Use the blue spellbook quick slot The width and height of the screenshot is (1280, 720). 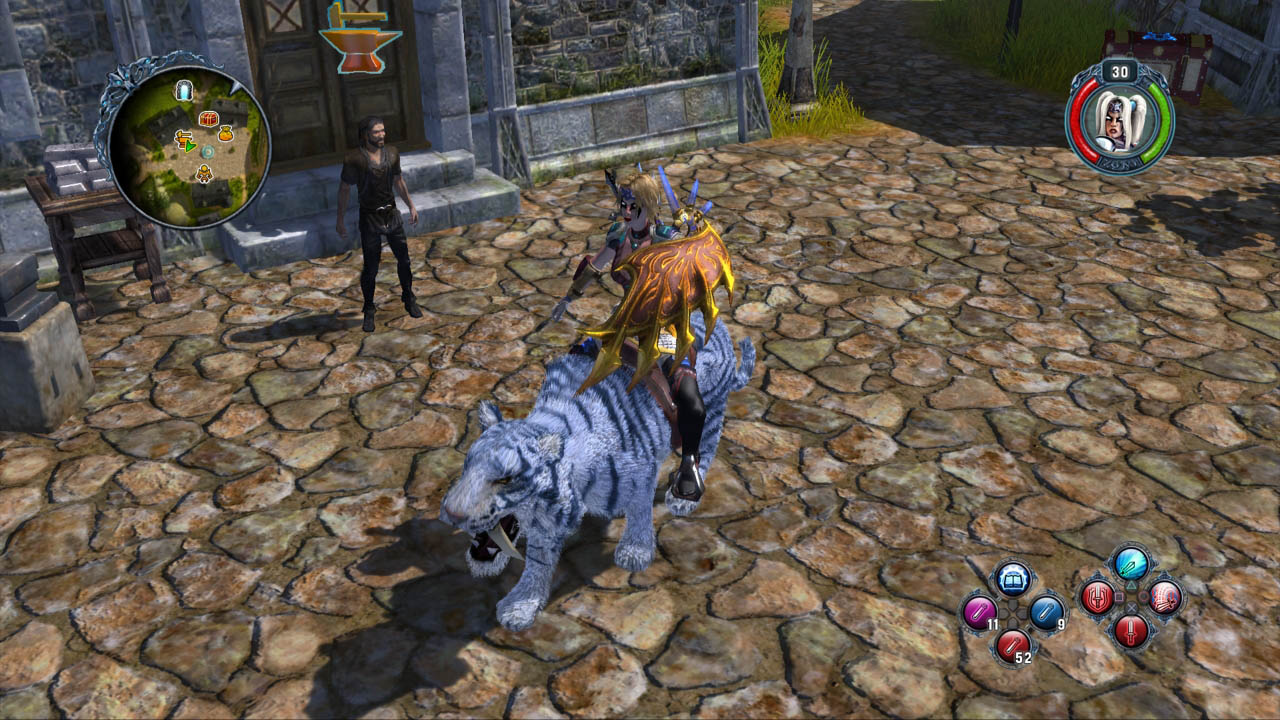coord(1013,579)
